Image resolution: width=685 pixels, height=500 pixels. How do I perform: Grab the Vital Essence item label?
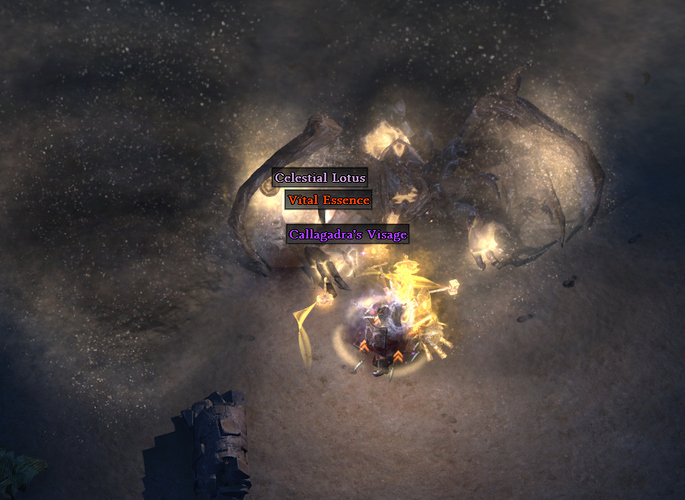[x=328, y=200]
